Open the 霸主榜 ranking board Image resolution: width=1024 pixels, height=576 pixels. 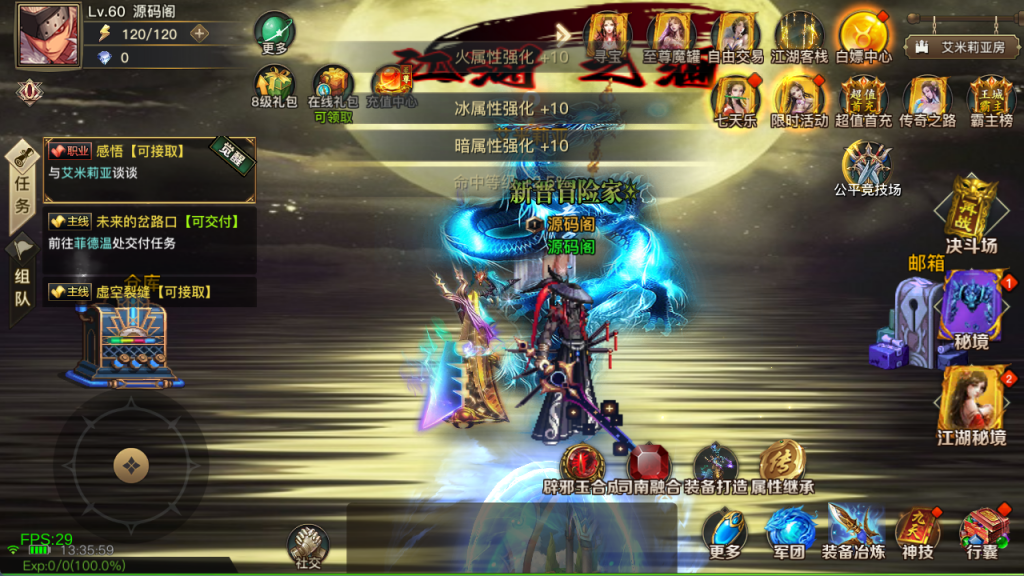tap(991, 98)
